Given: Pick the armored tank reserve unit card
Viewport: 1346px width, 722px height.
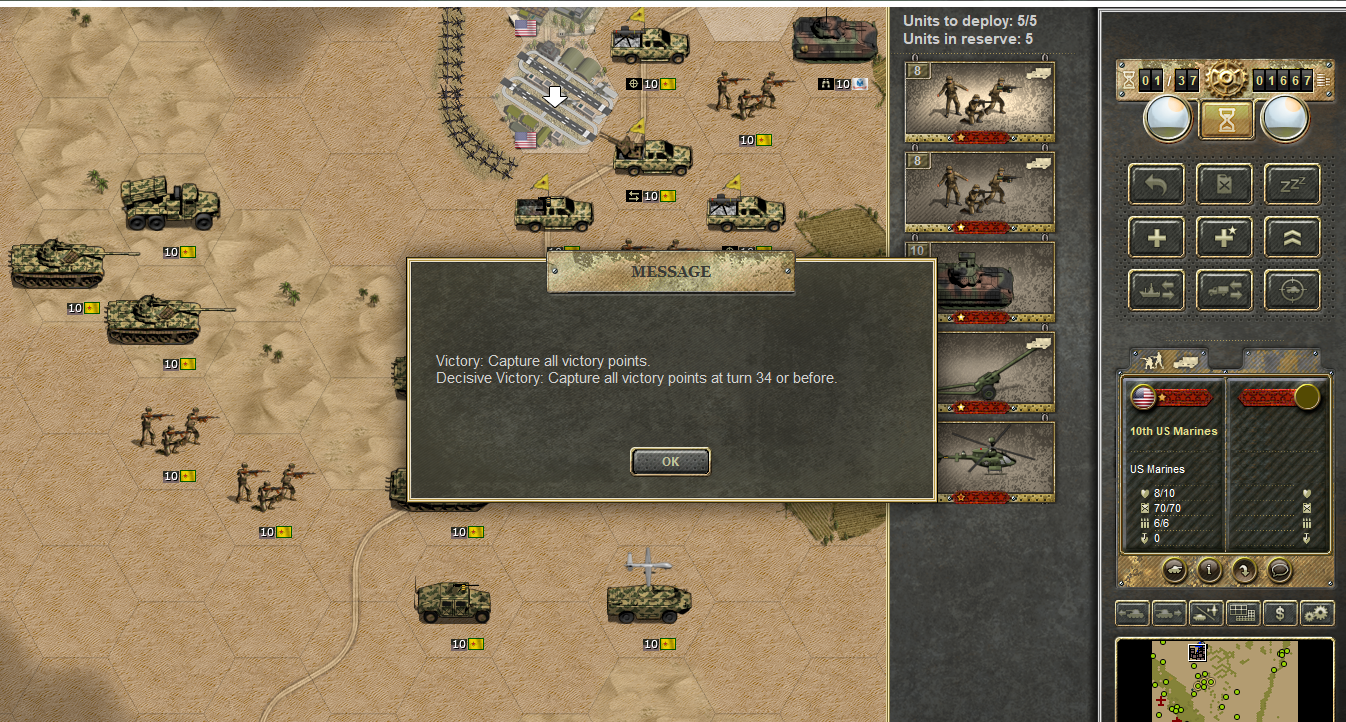Looking at the screenshot, I should pos(979,282).
